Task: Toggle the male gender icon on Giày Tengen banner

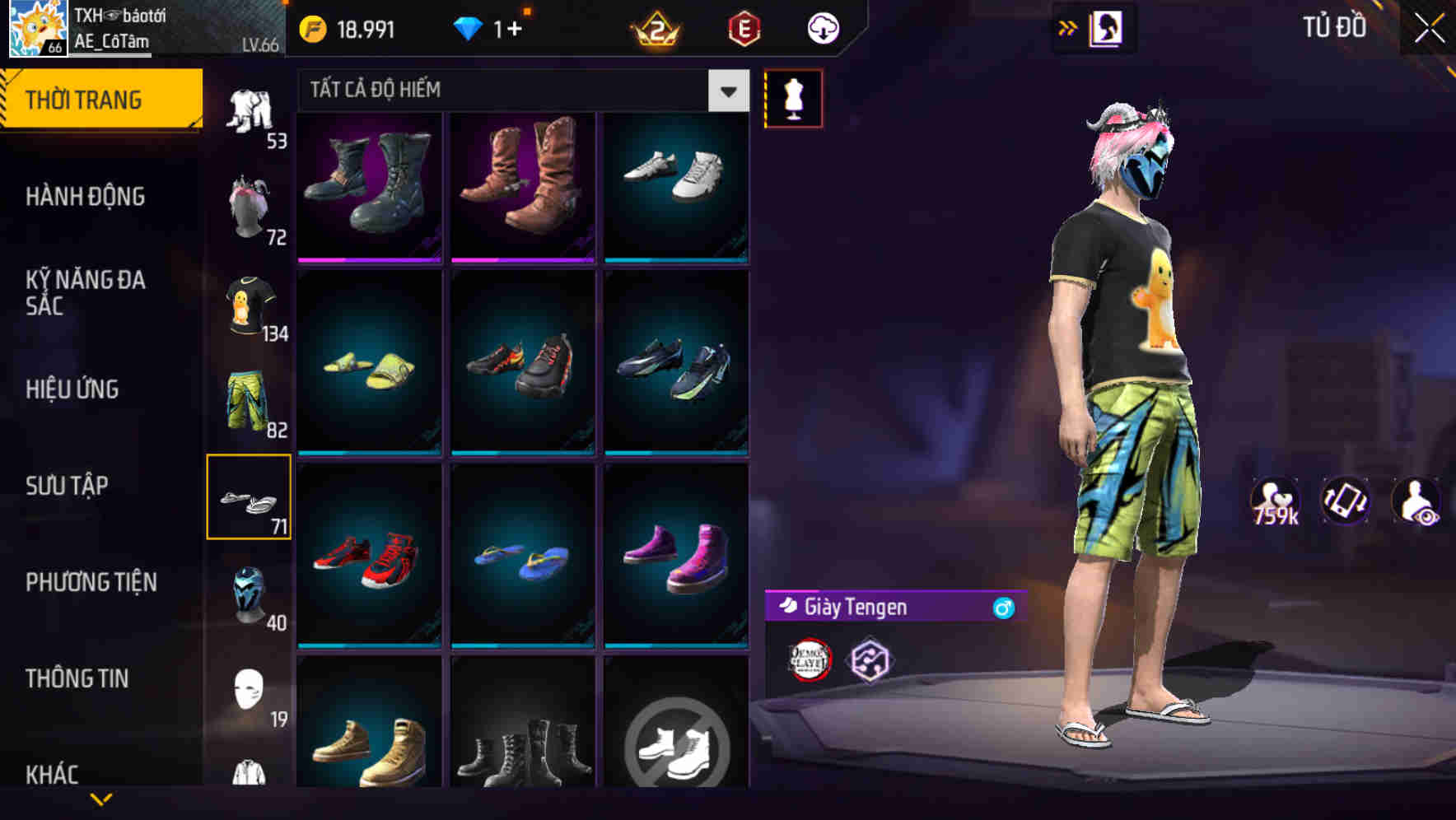Action: click(x=1000, y=608)
